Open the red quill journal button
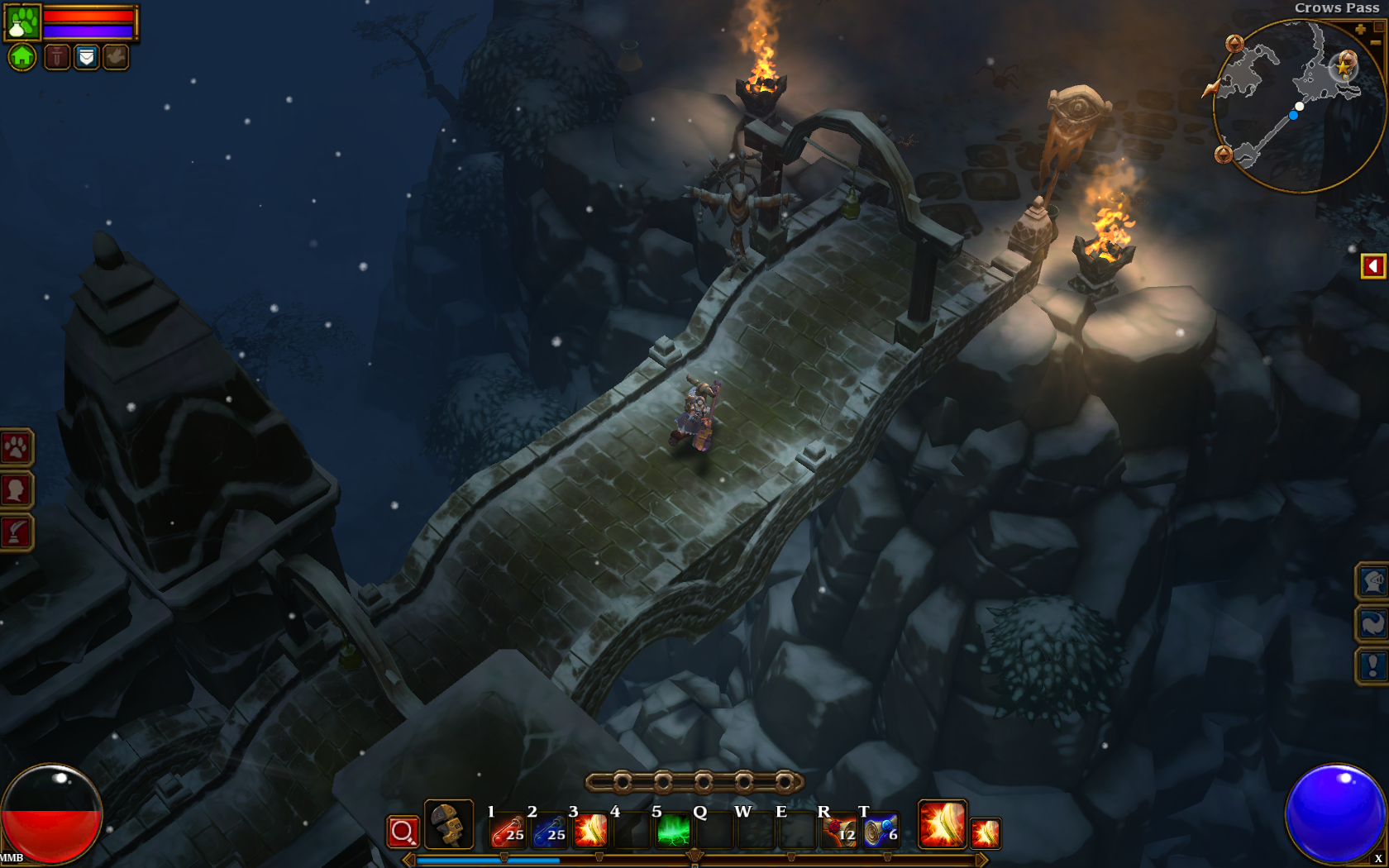Screen dimensions: 1389x868 click(x=16, y=532)
